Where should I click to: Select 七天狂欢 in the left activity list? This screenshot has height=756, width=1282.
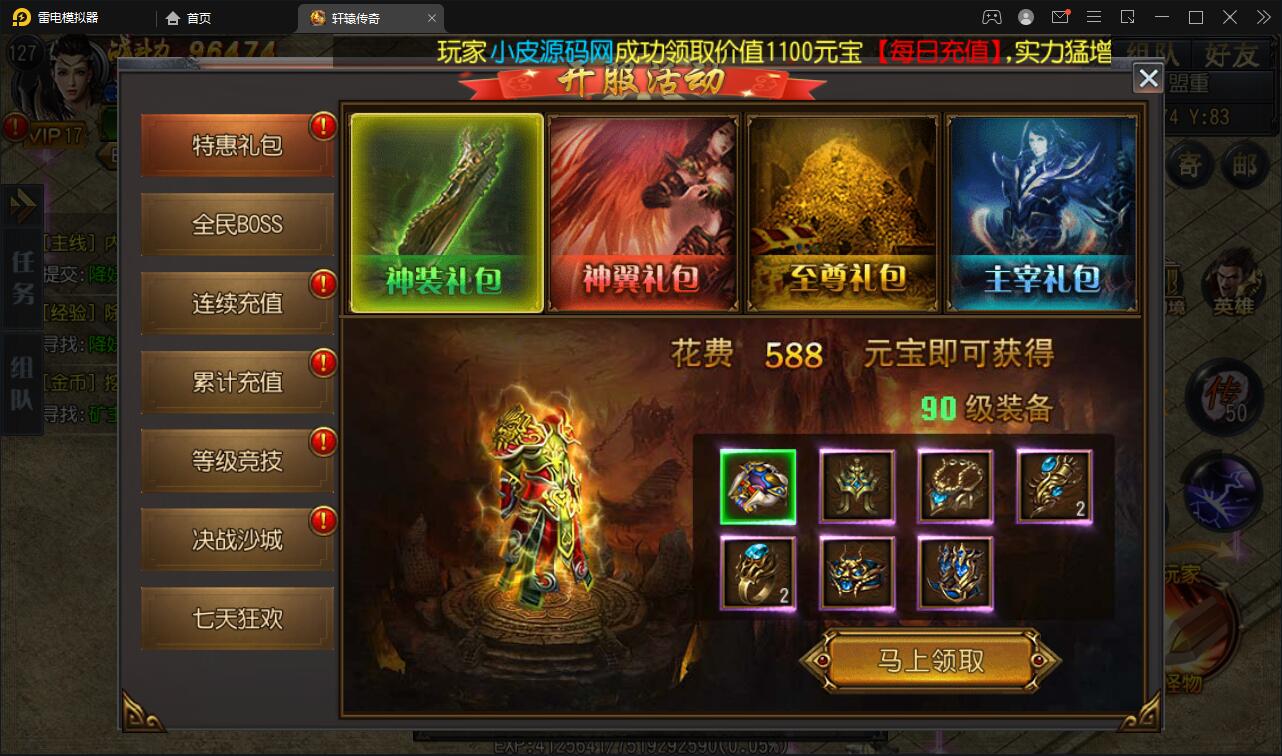pos(236,617)
